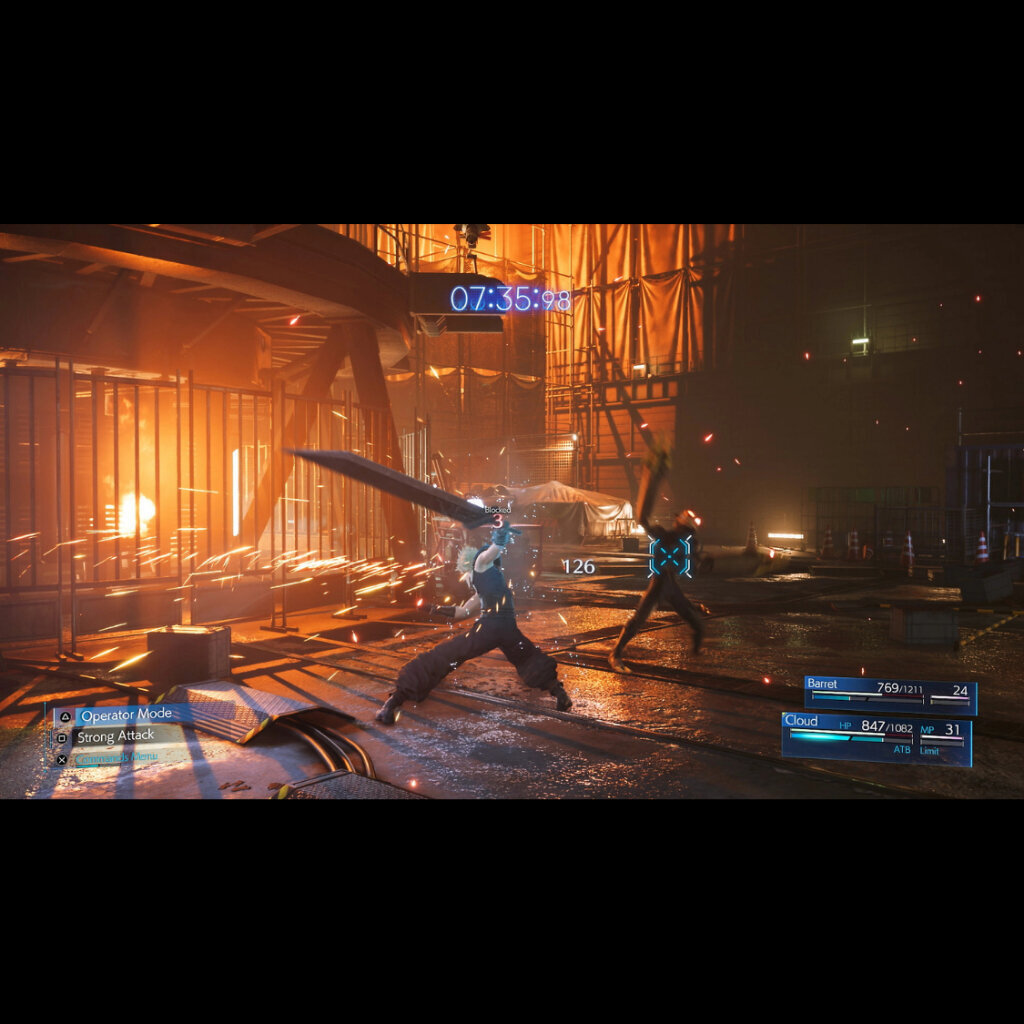
Task: Choose the Strong Attack command
Action: 115,737
